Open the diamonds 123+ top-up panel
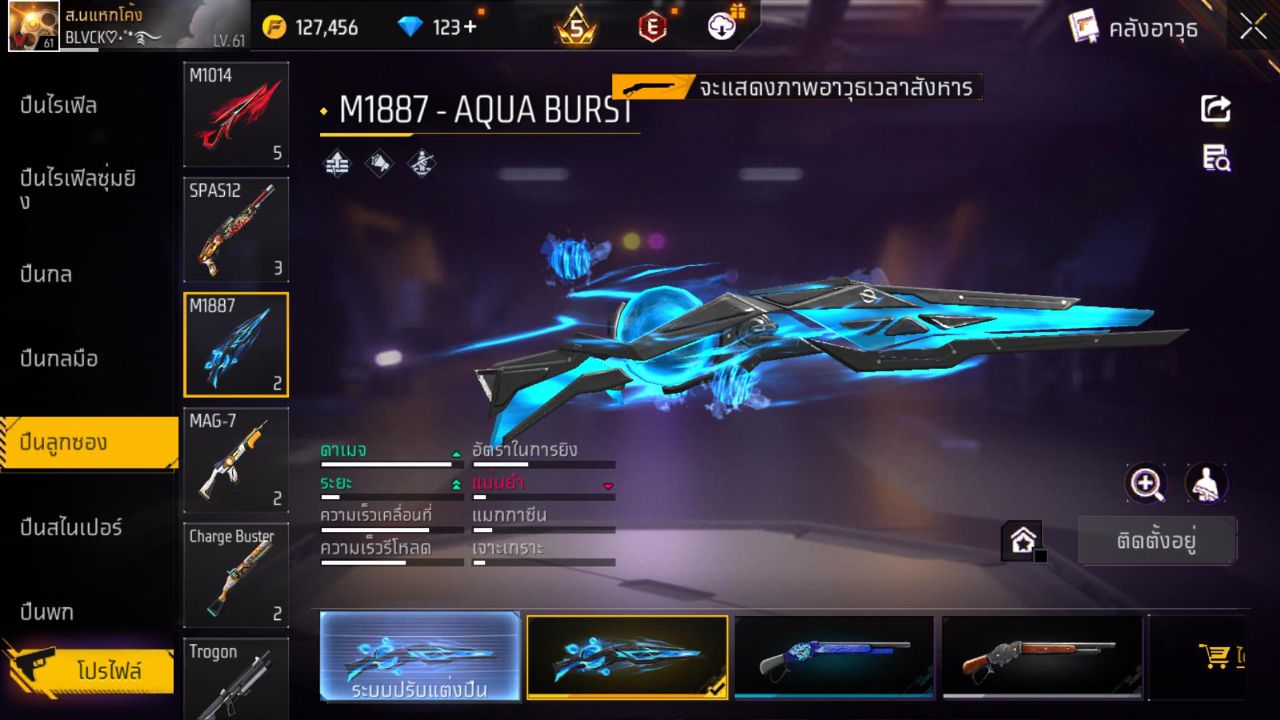Viewport: 1280px width, 720px height. (430, 27)
